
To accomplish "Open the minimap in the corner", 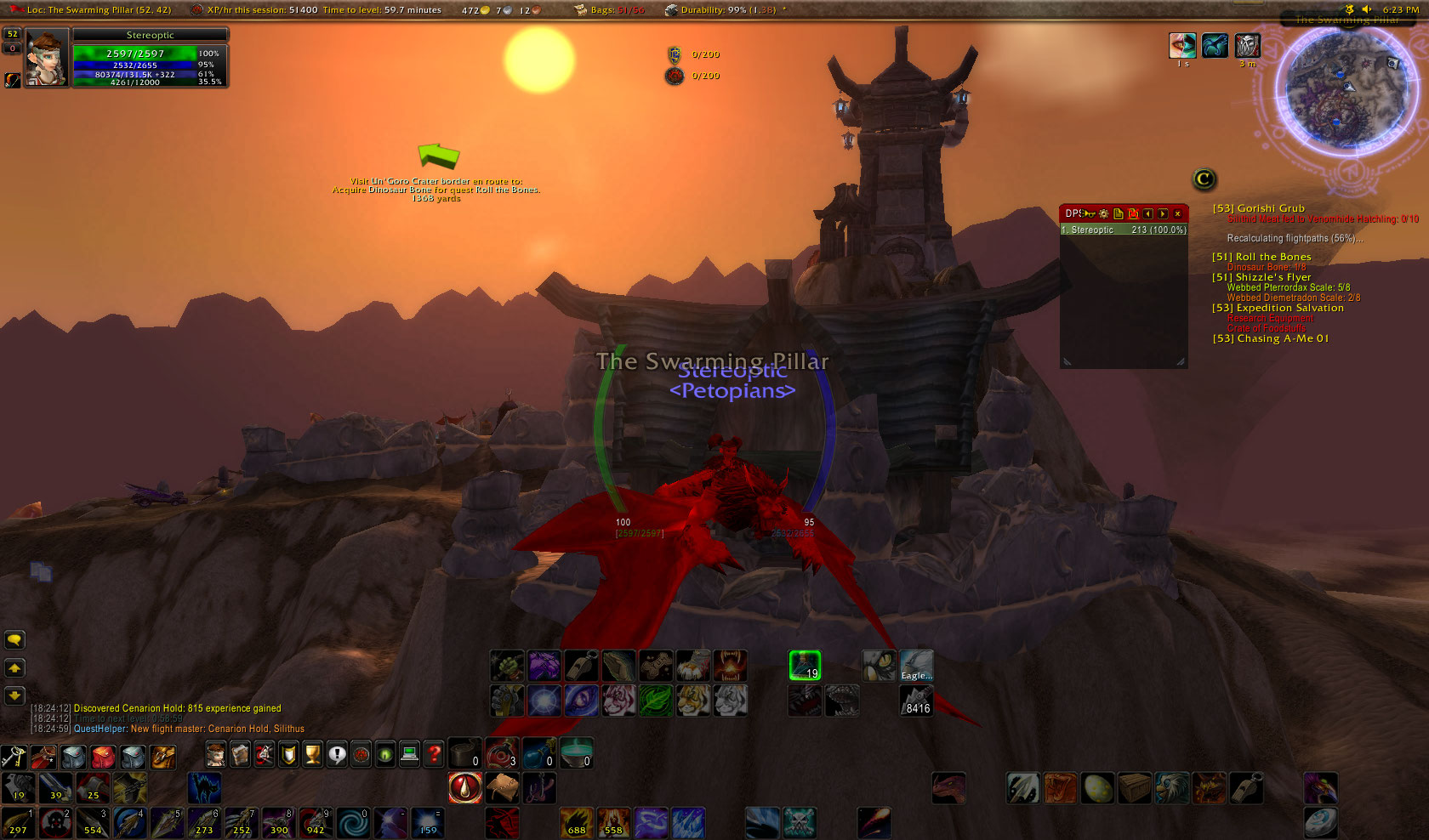I will [x=1341, y=89].
